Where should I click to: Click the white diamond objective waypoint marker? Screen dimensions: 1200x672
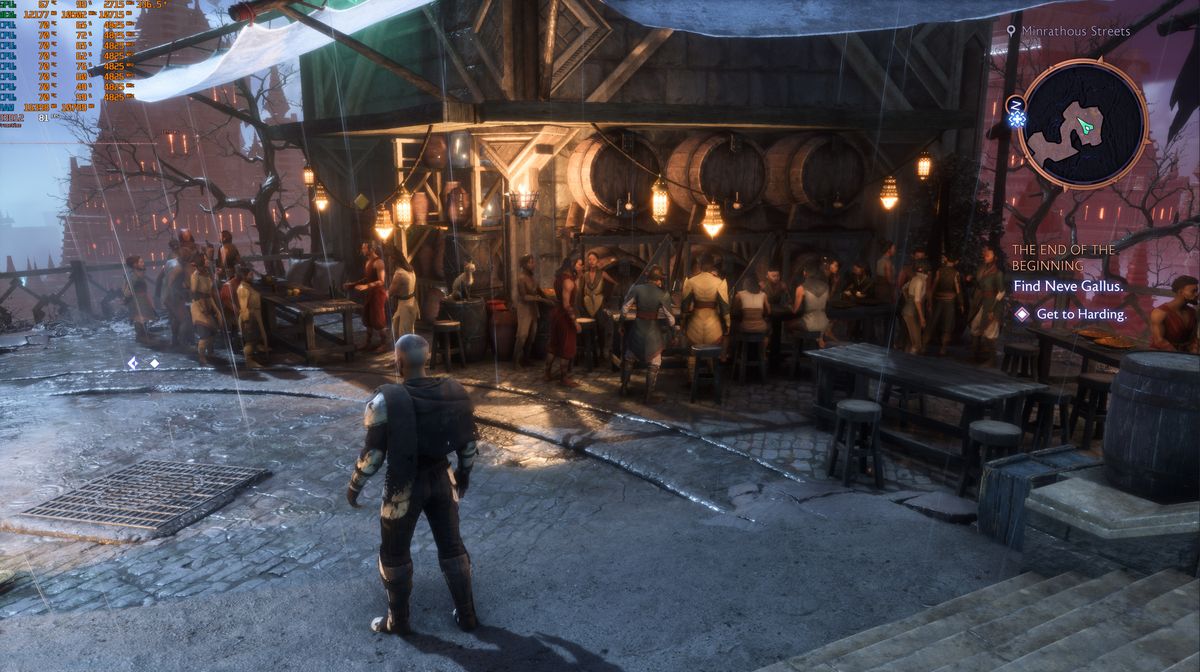coord(154,363)
